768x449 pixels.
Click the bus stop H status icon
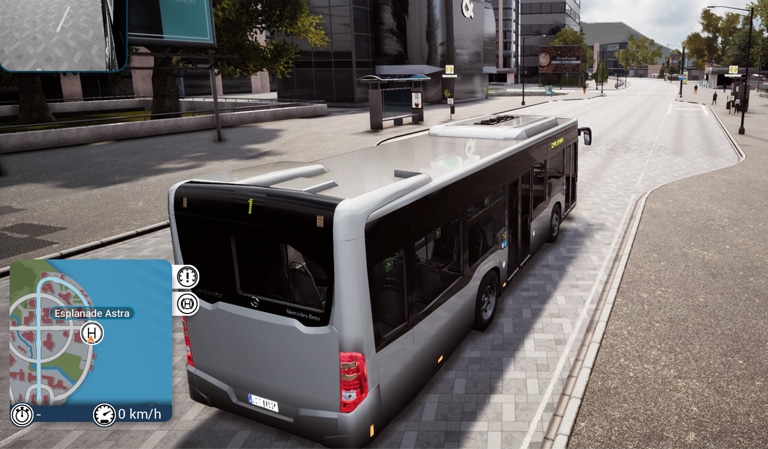pos(187,303)
